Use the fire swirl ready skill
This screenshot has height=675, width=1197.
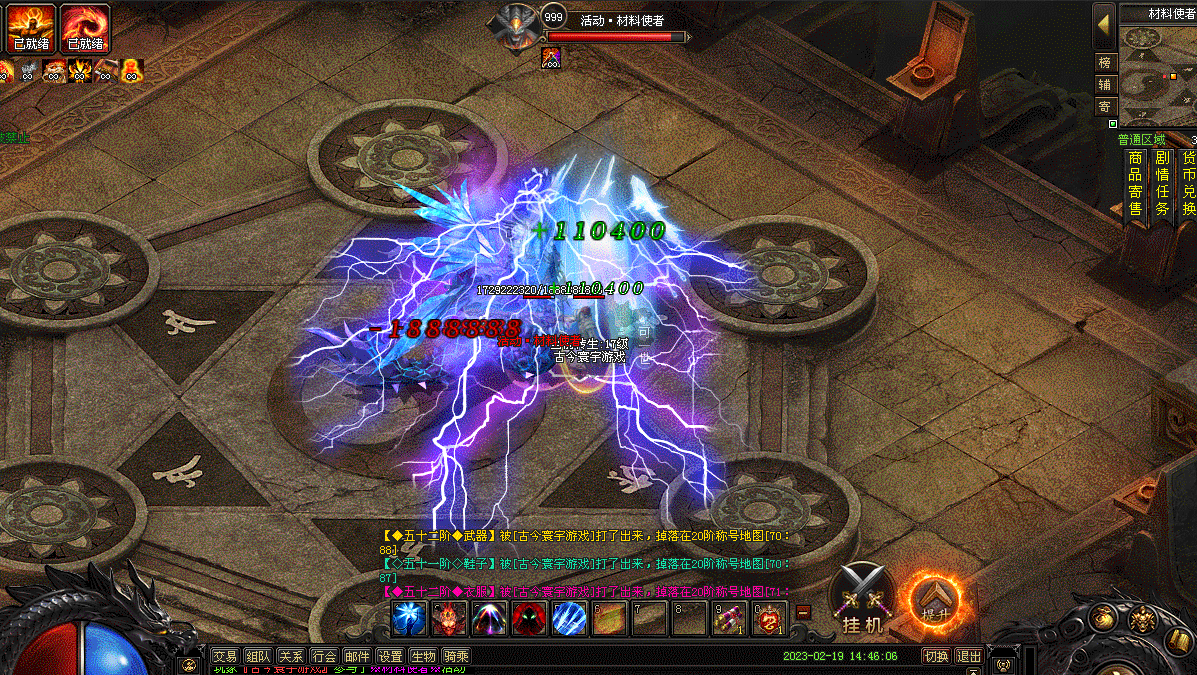click(85, 28)
